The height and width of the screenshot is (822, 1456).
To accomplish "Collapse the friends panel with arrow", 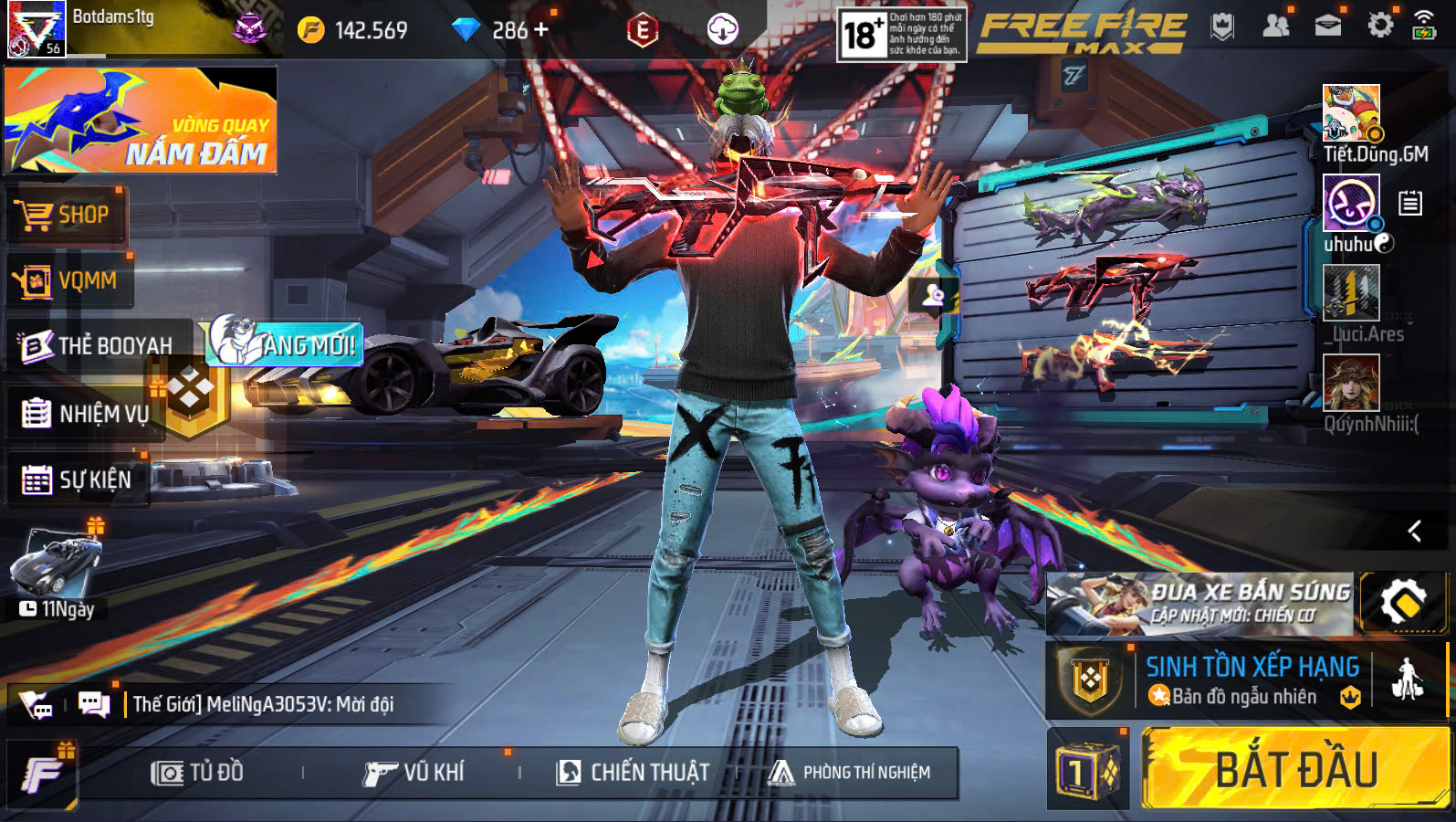I will (1414, 531).
